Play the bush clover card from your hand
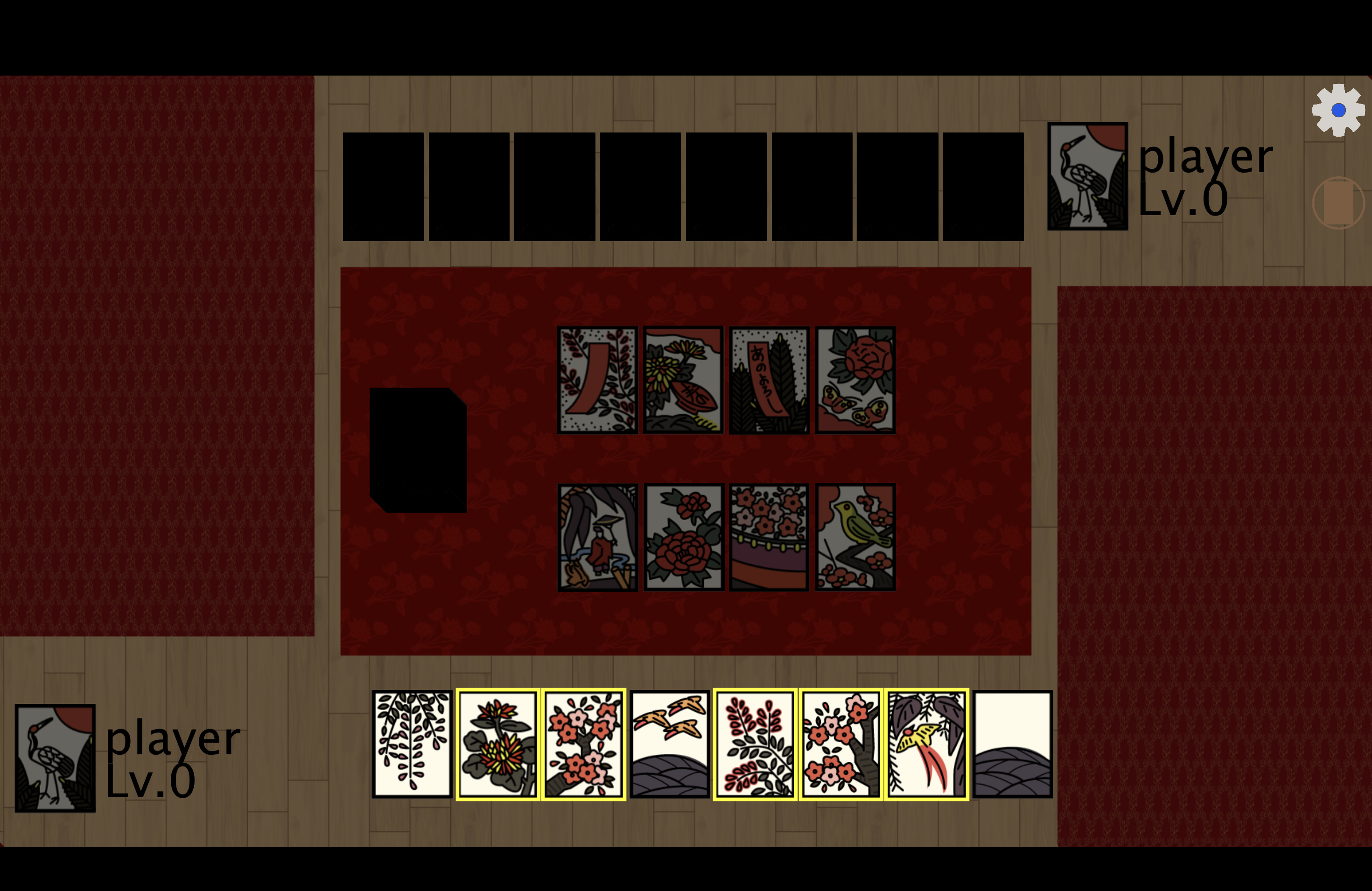This screenshot has width=1372, height=891. click(755, 744)
